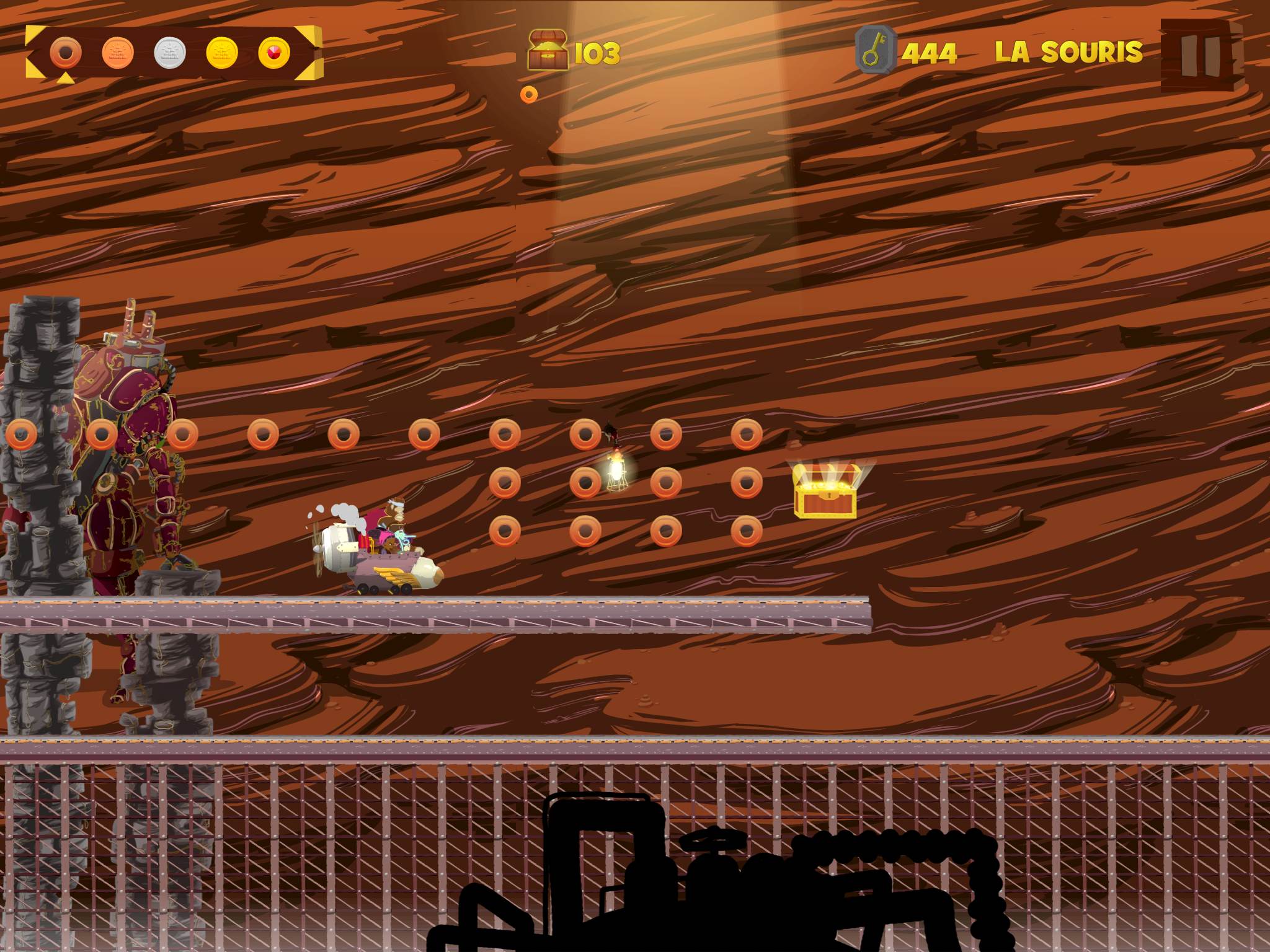This screenshot has width=1270, height=952.
Task: Select the orange ring coin icon
Action: 65,53
